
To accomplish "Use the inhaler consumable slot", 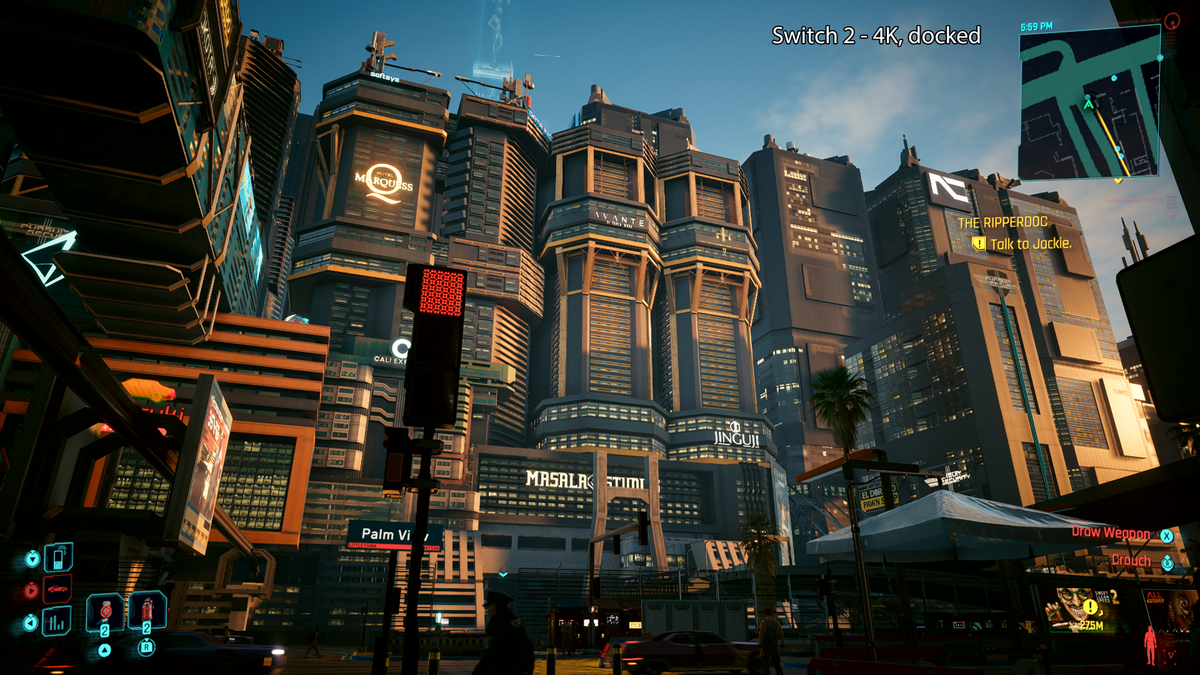I will (x=105, y=611).
